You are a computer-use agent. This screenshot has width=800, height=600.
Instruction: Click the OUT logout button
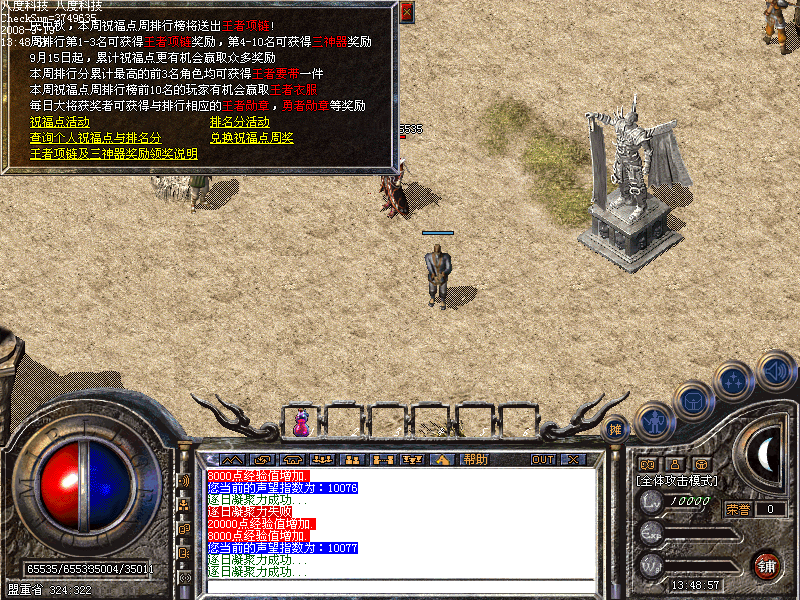[543, 459]
